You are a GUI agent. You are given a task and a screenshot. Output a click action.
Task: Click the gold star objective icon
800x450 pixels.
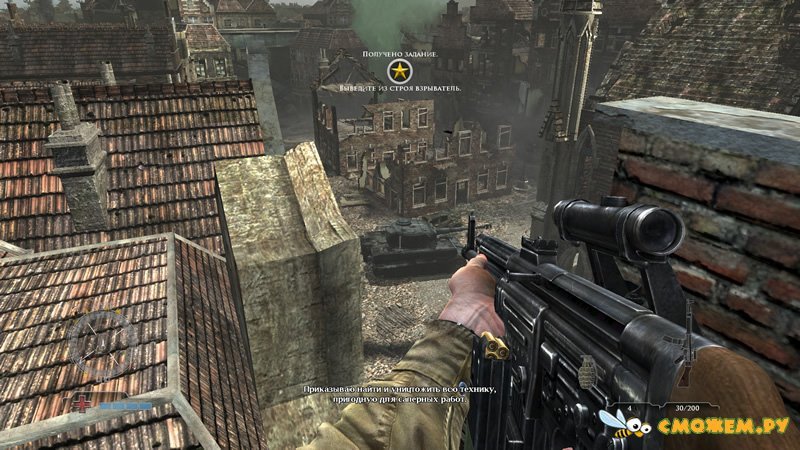pos(399,70)
